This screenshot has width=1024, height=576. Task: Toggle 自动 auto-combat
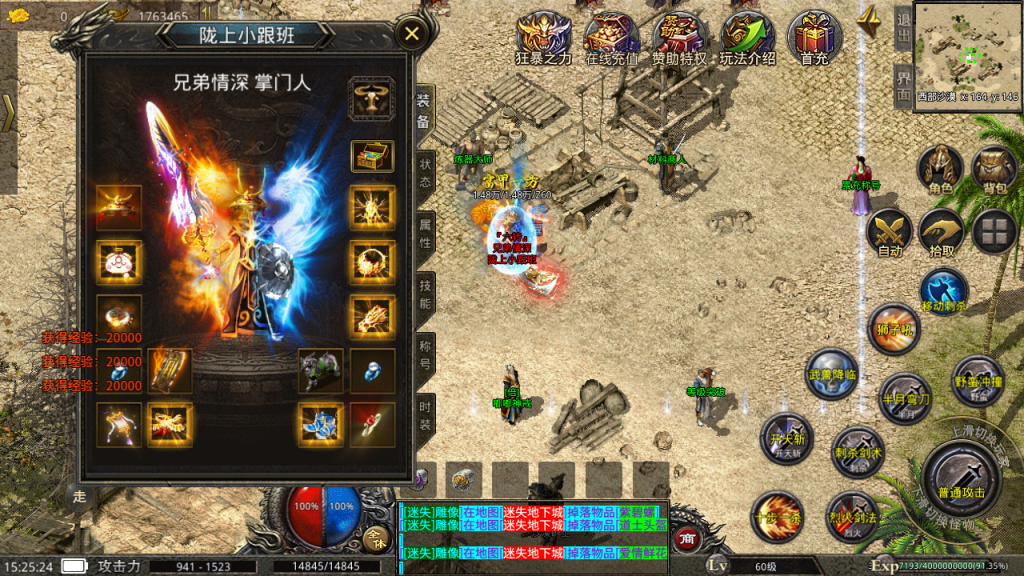[889, 232]
